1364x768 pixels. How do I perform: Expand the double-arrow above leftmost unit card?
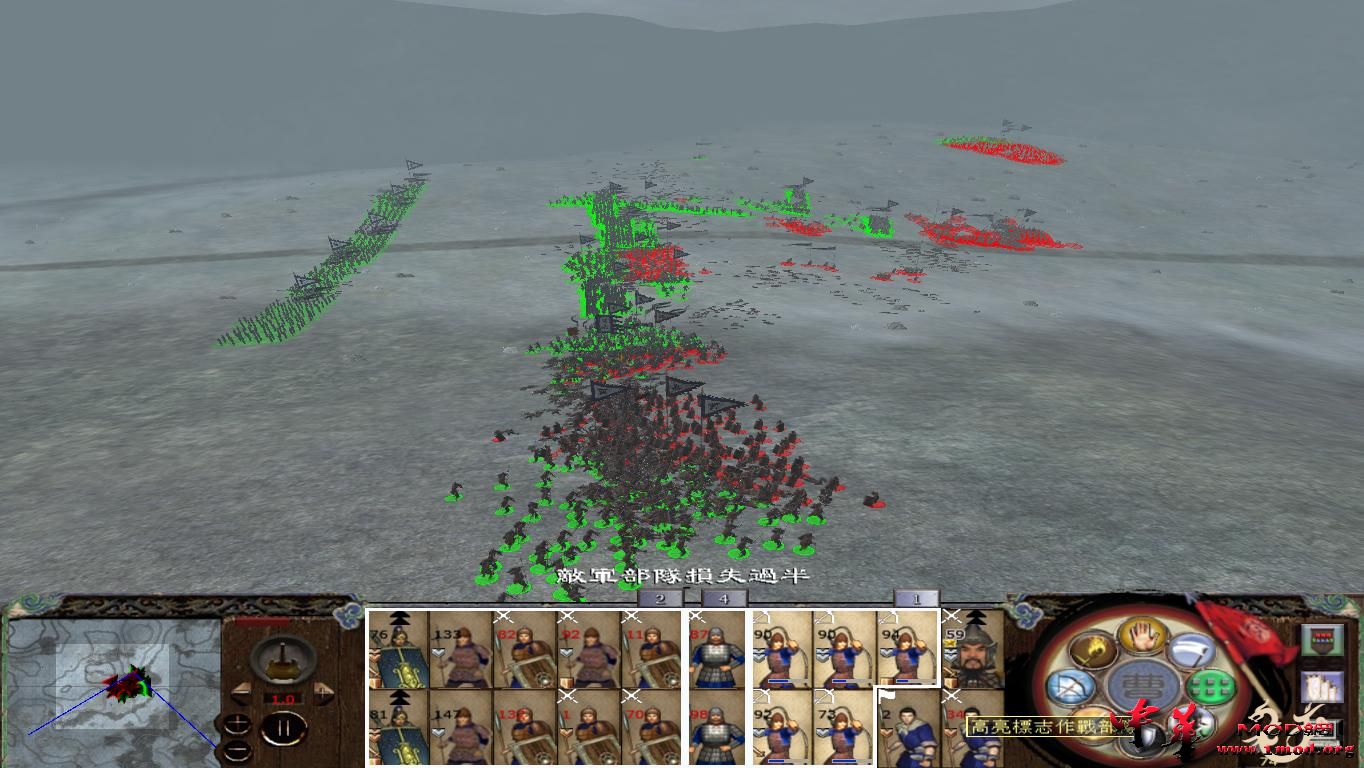398,617
